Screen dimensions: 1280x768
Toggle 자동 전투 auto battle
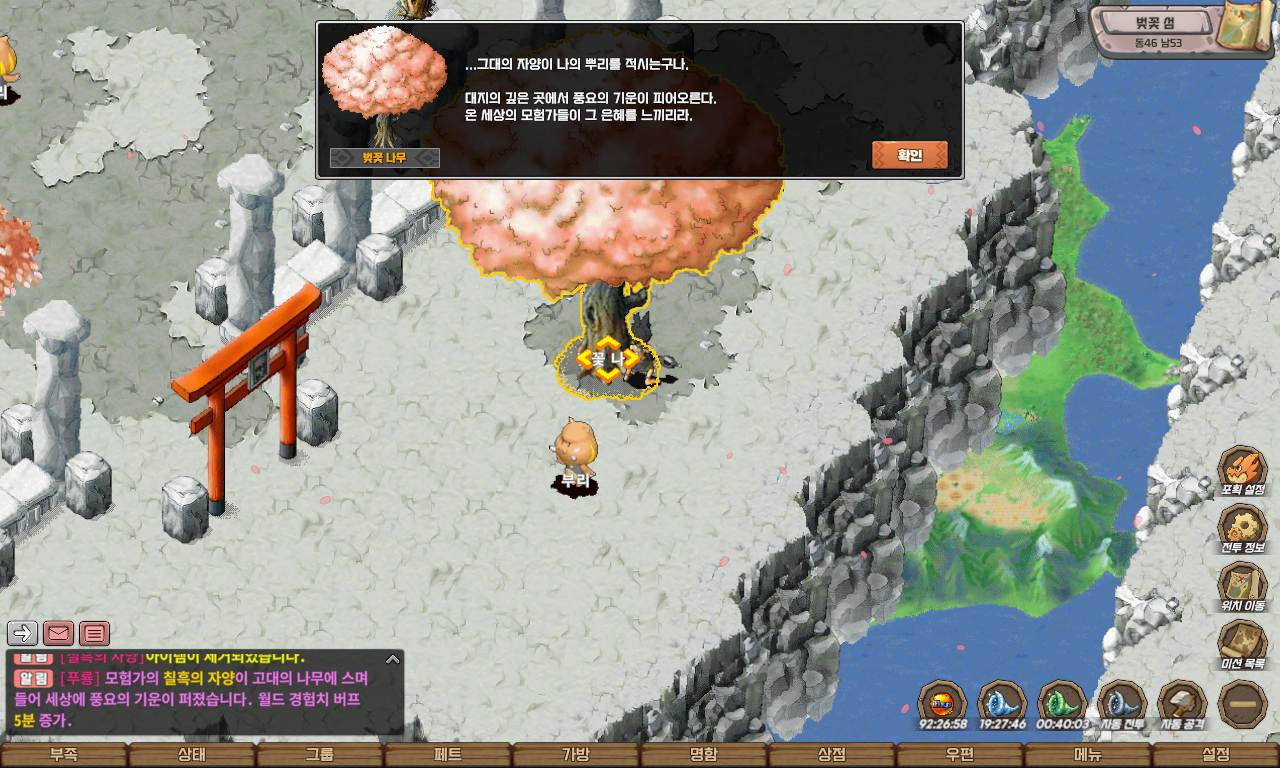1122,703
